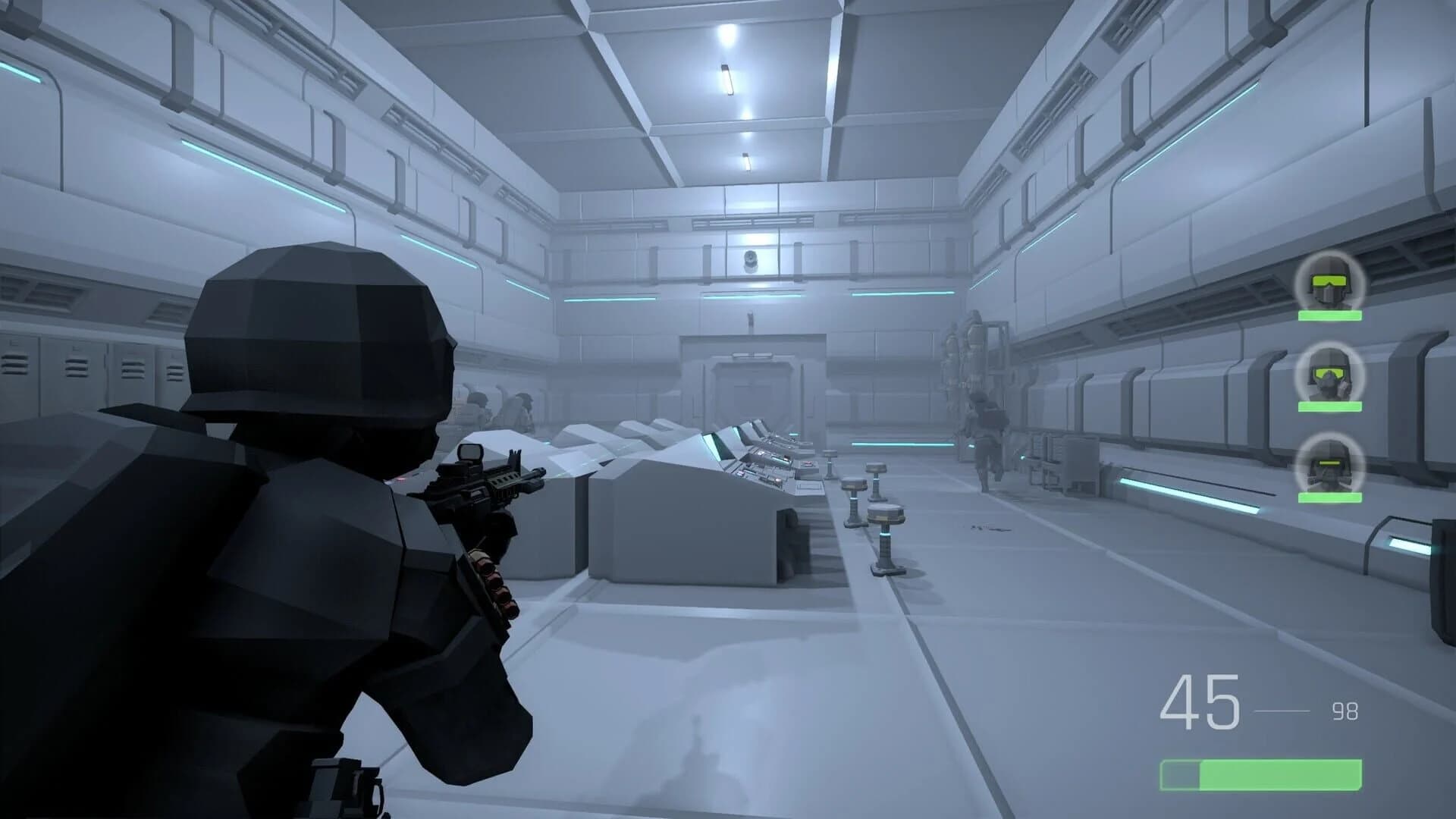Click the security camera above the door

pos(751,262)
